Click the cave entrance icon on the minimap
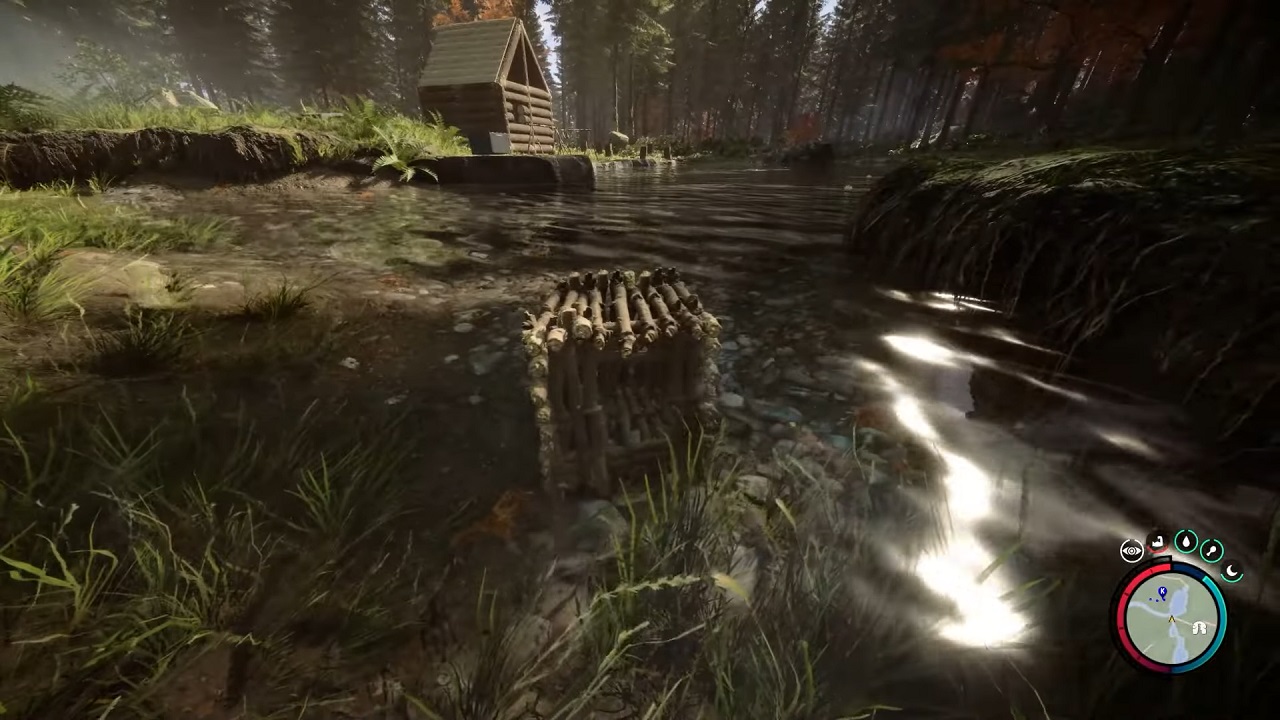1280x720 pixels. tap(1199, 627)
